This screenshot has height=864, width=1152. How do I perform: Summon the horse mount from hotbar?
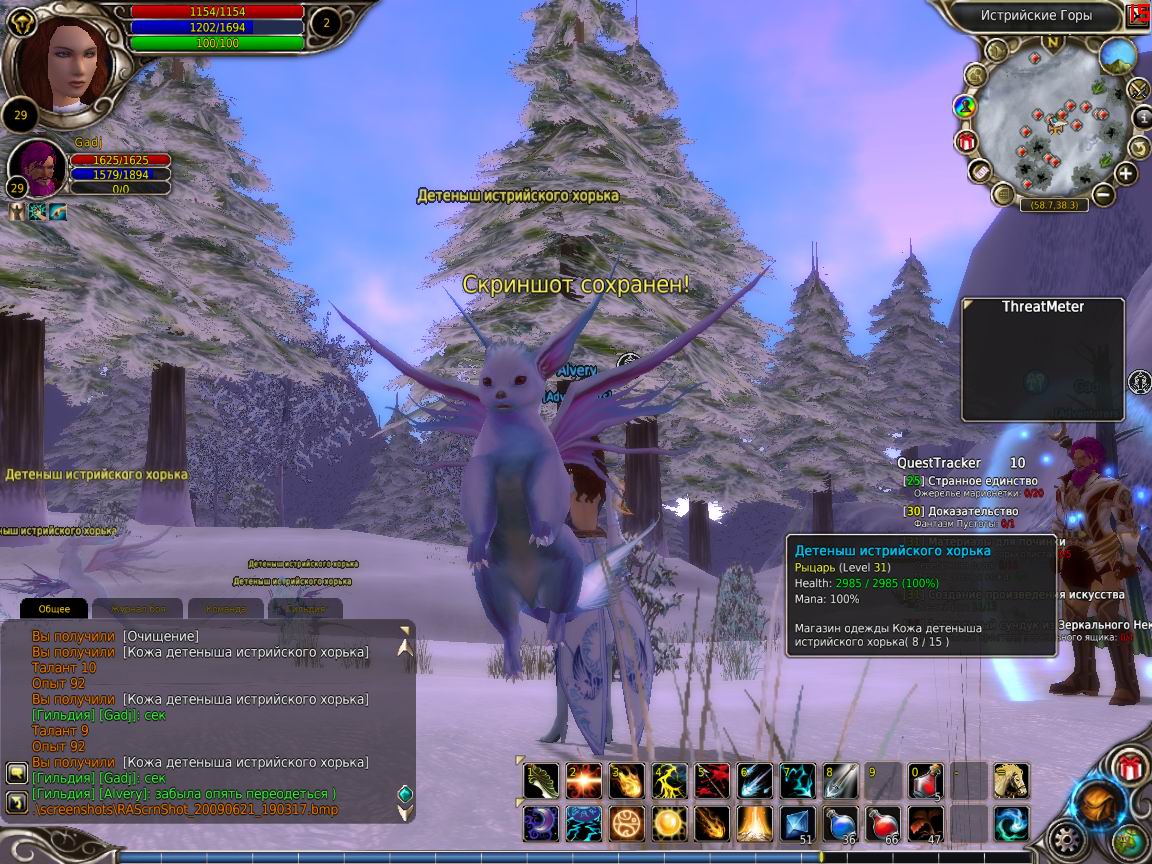[1011, 781]
